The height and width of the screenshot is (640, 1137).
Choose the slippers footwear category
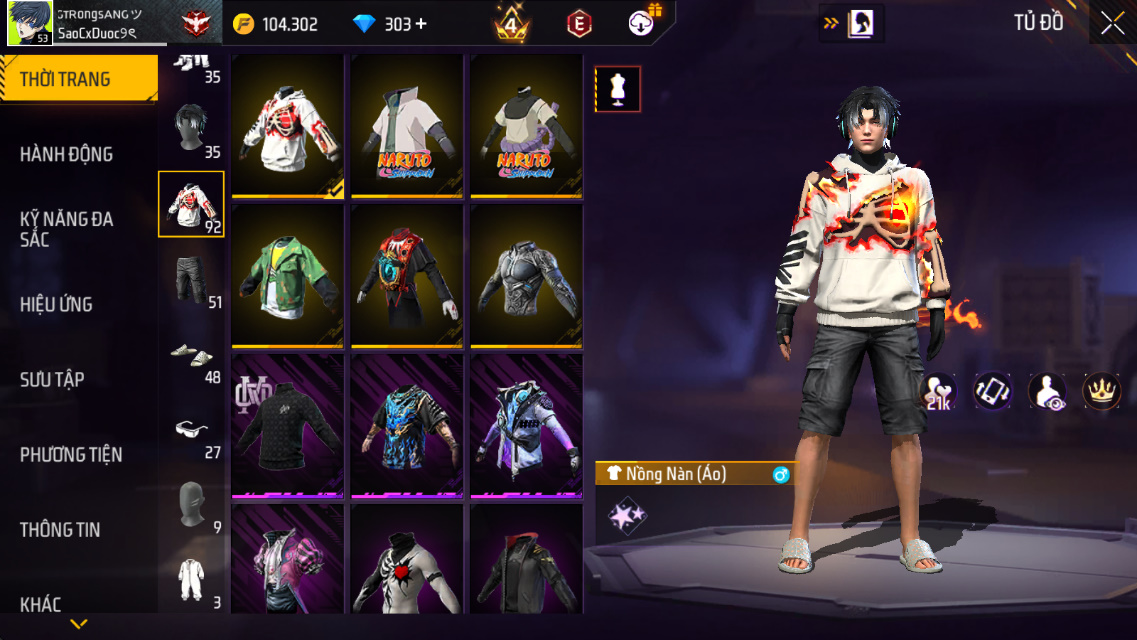coord(191,354)
